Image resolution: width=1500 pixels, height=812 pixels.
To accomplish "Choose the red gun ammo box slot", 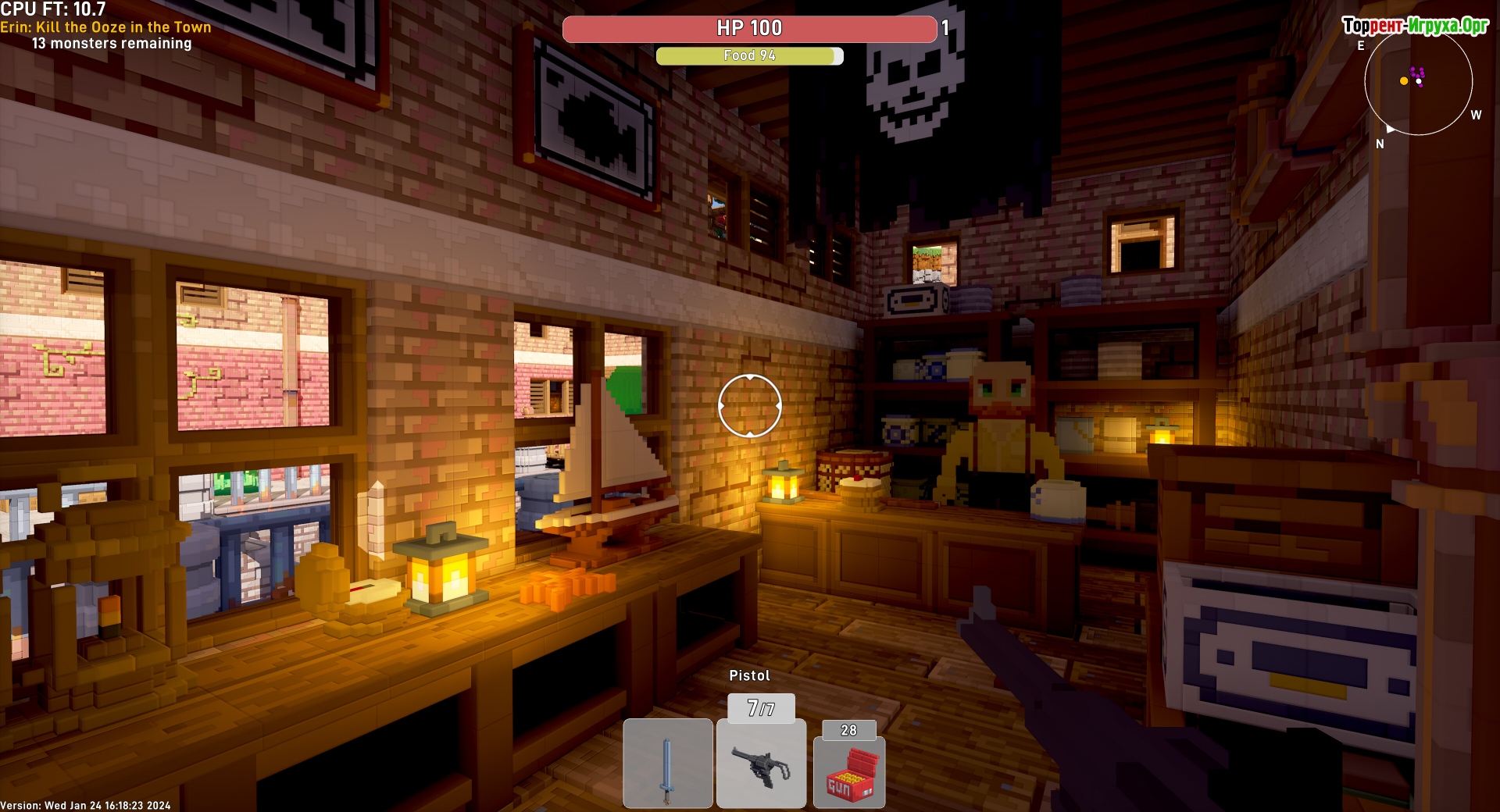I will [x=849, y=772].
